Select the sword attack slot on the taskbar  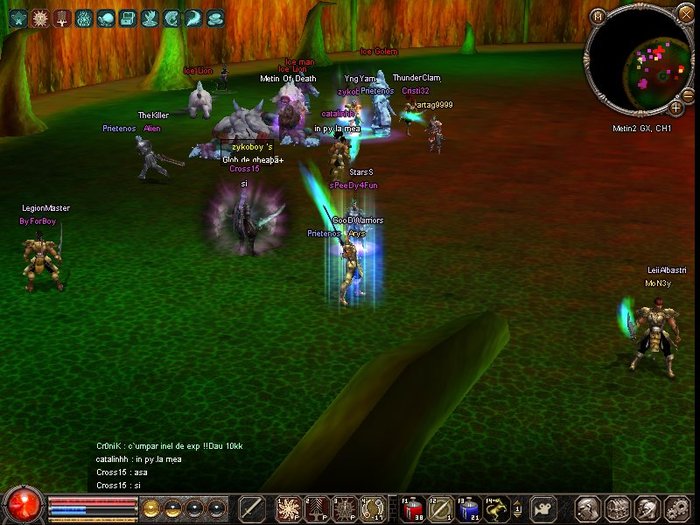(x=252, y=508)
